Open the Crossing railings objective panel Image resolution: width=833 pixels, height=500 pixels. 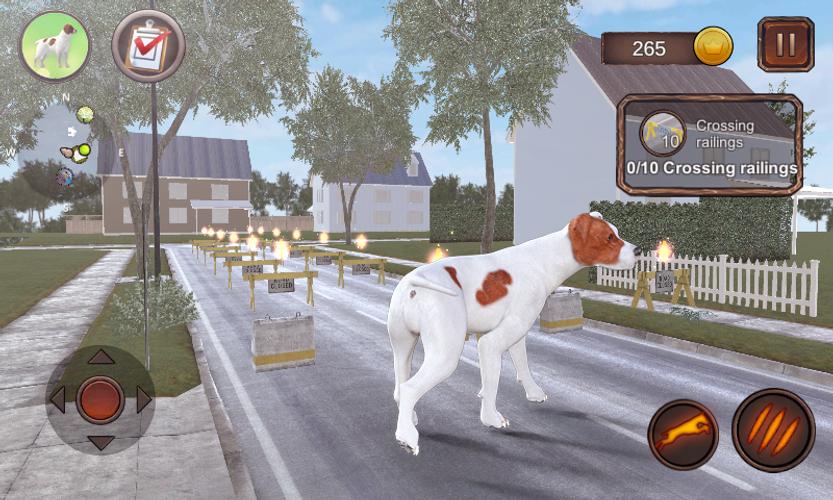click(x=710, y=145)
